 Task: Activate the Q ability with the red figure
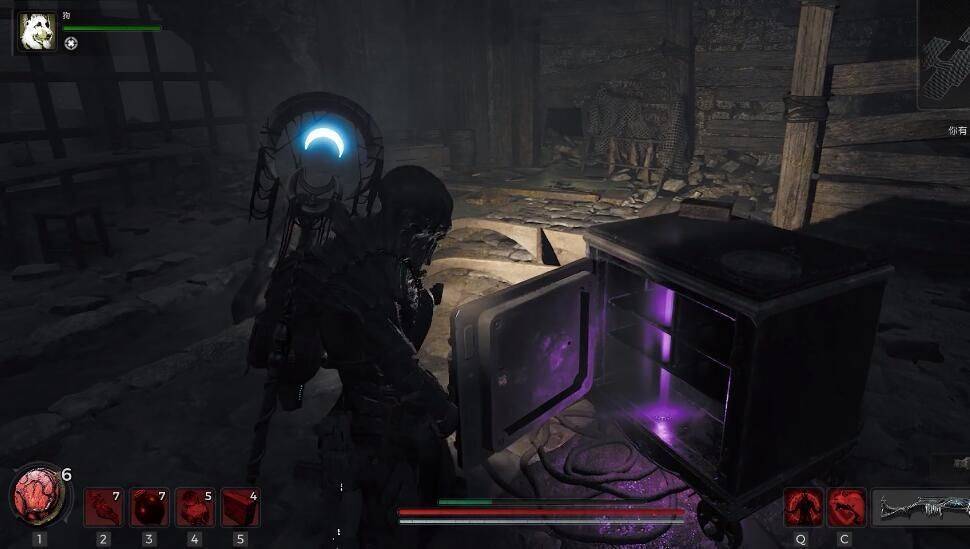802,507
